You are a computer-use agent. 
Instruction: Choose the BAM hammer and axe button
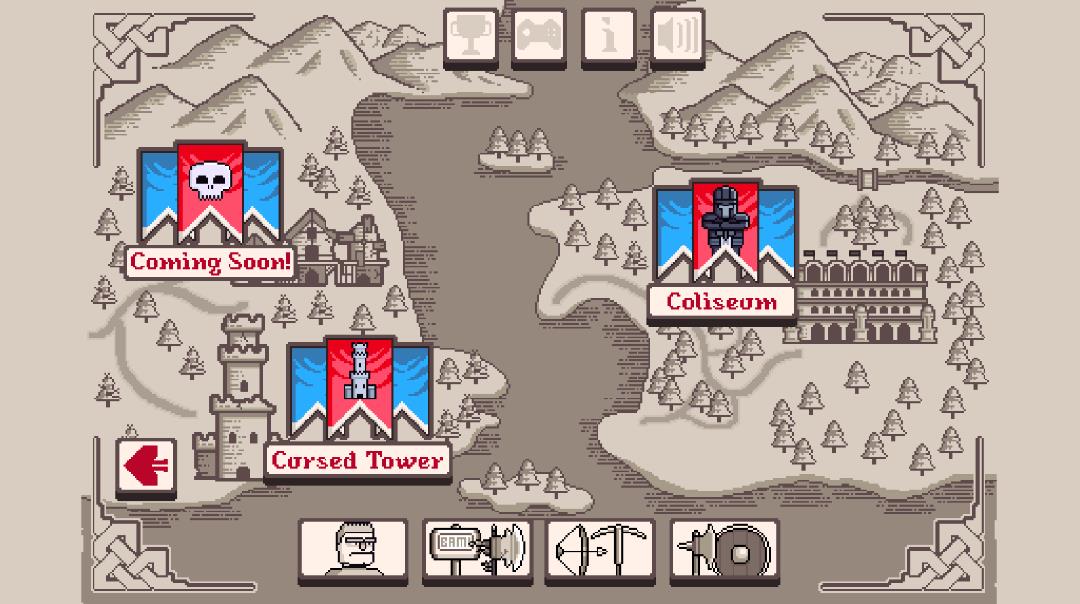476,550
